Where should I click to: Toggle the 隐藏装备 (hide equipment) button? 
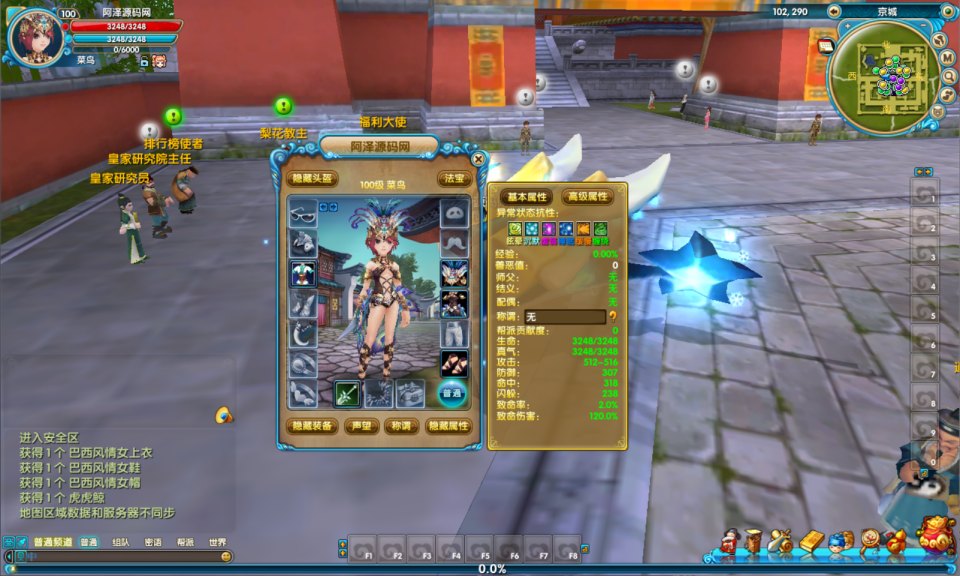[x=312, y=425]
